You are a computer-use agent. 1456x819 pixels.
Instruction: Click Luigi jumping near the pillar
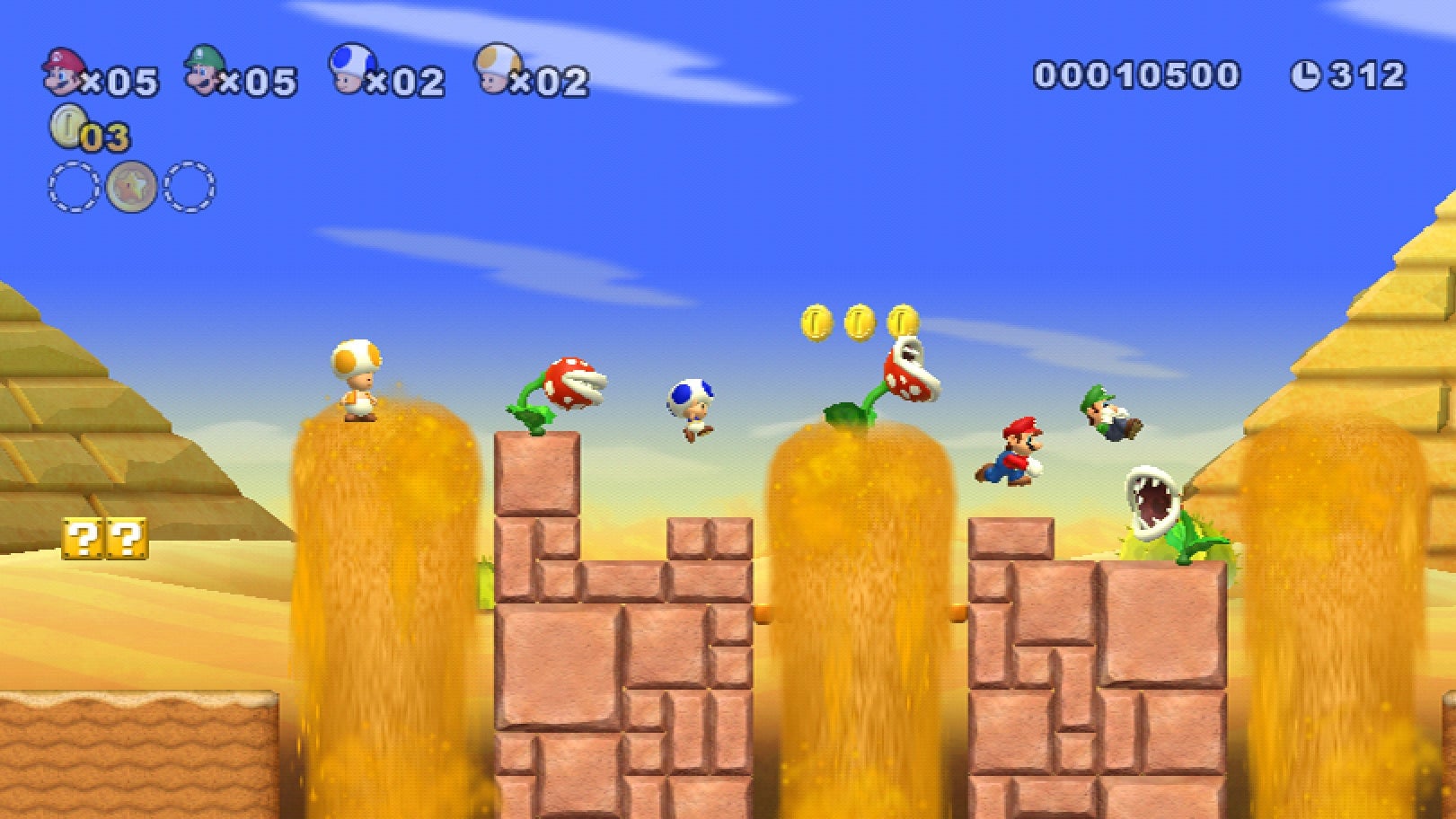(x=1111, y=412)
